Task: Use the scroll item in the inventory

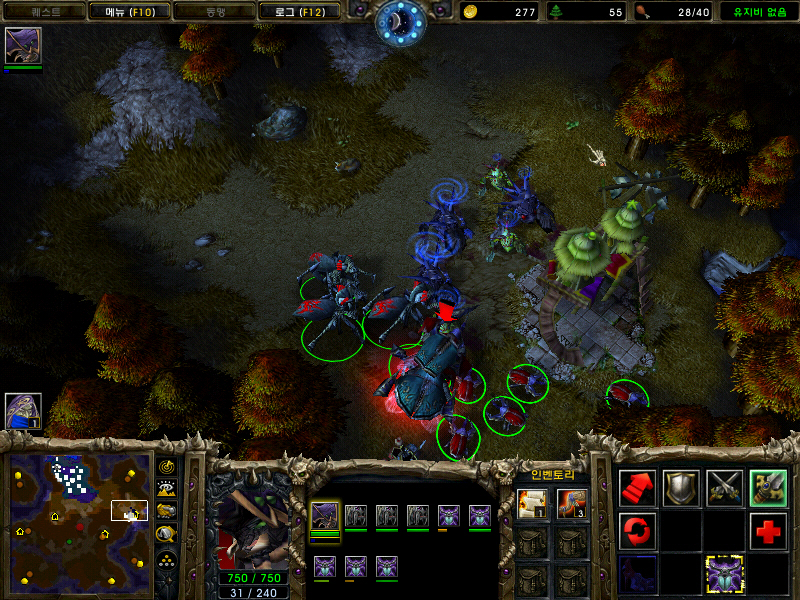Action: tap(531, 505)
